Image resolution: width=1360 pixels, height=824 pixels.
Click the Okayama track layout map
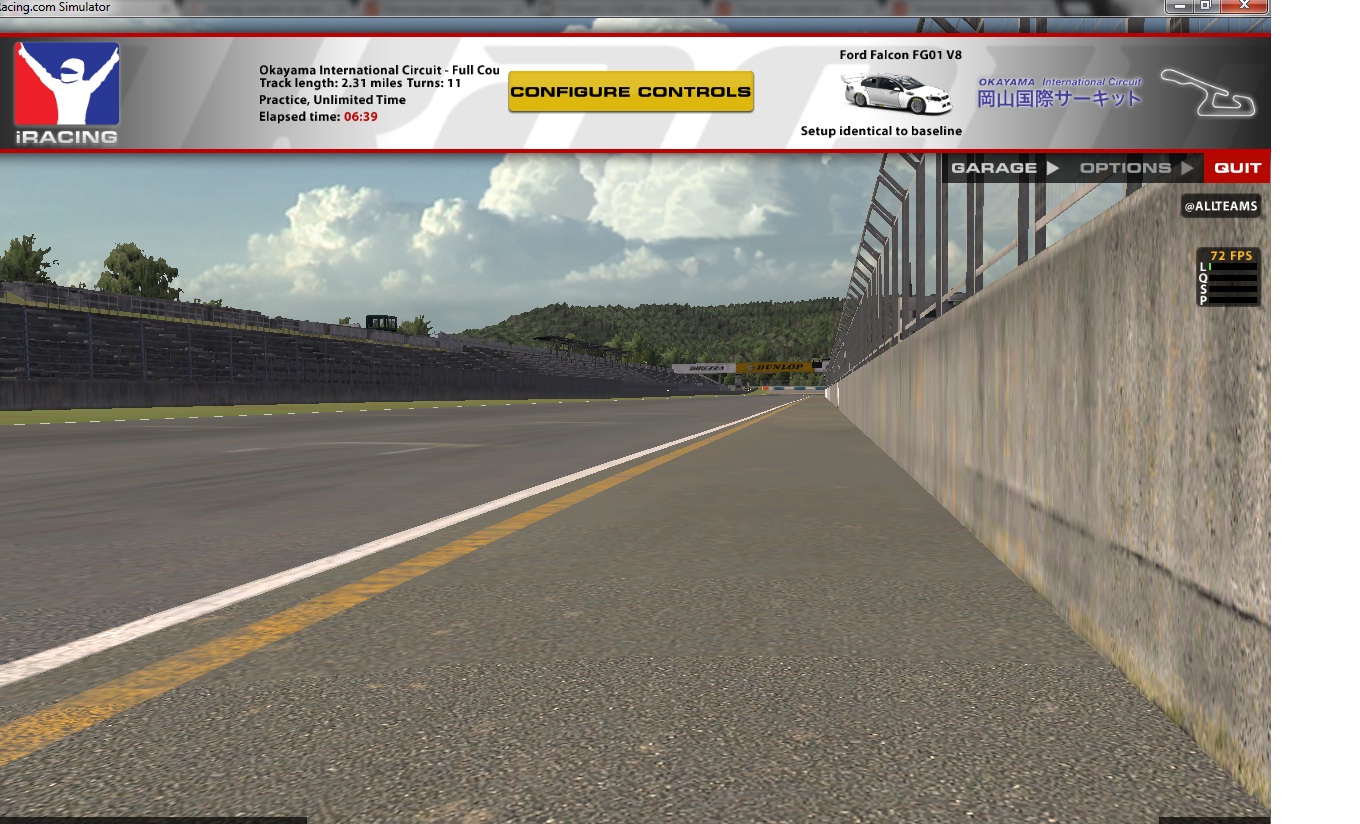pos(1208,92)
